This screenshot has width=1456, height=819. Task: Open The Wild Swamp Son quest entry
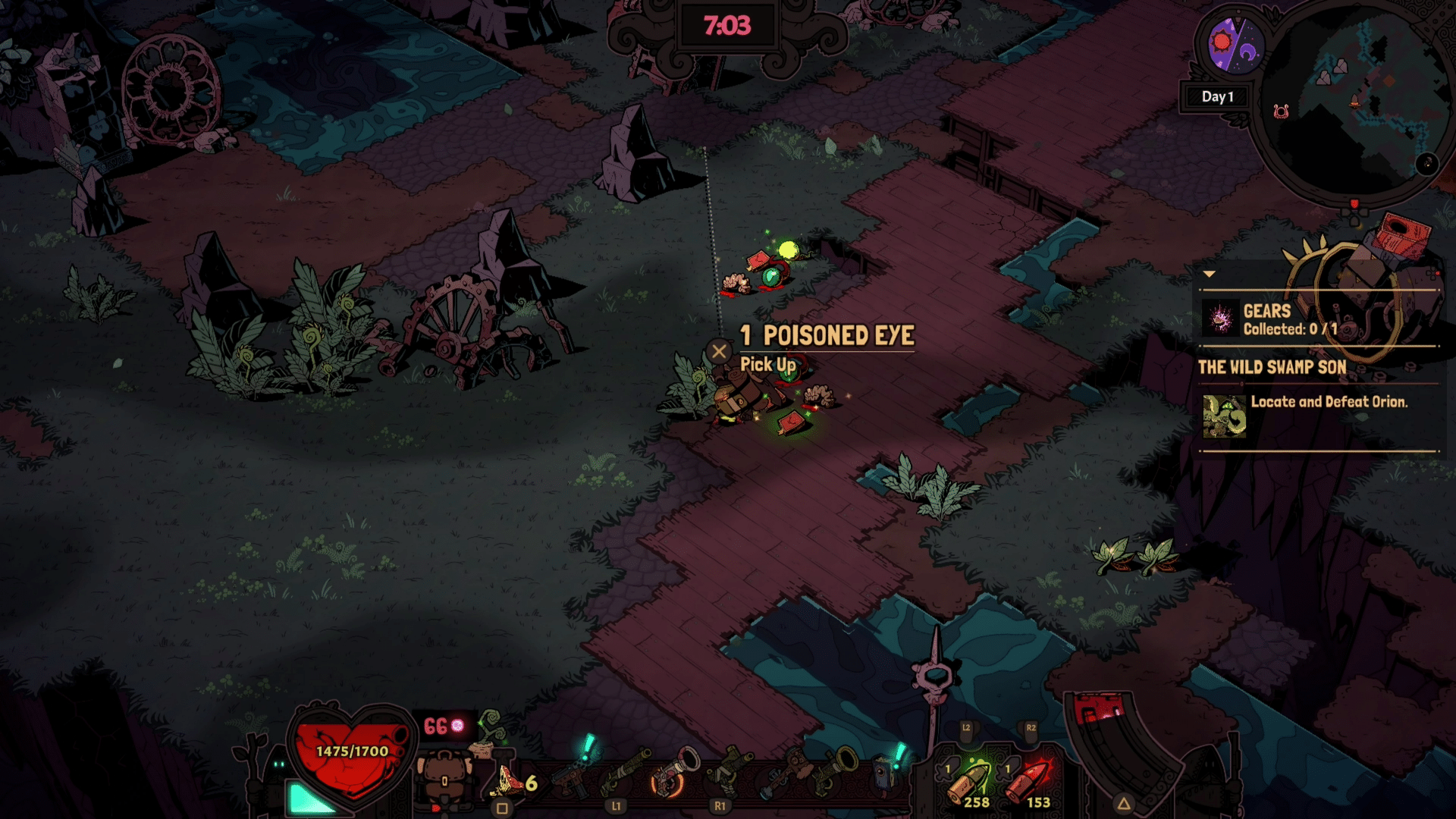point(1272,368)
